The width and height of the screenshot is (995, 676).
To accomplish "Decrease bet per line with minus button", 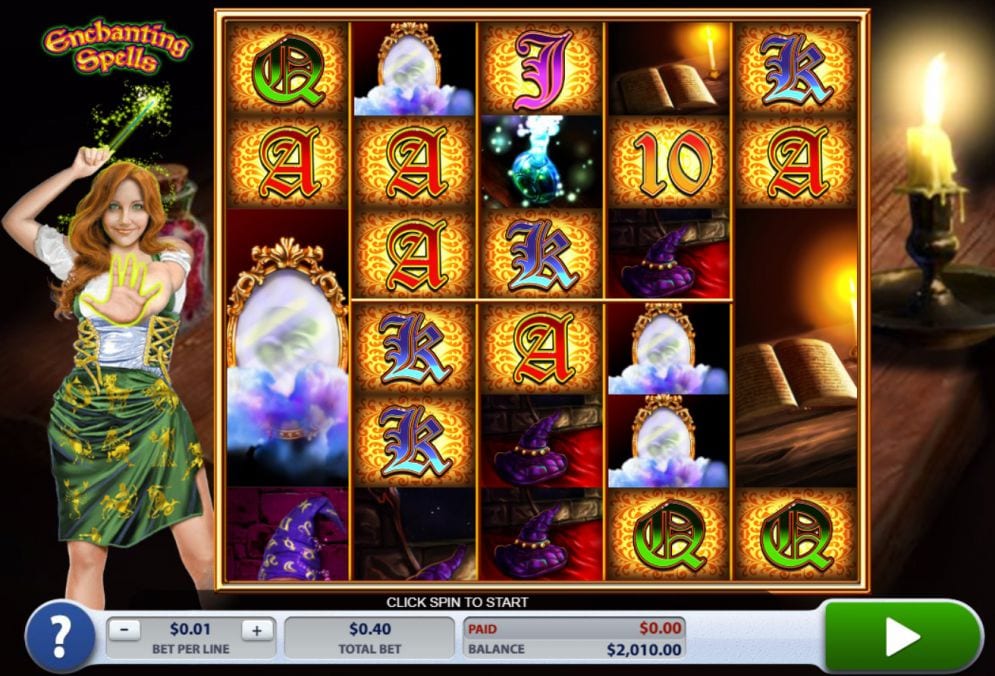I will tap(124, 630).
